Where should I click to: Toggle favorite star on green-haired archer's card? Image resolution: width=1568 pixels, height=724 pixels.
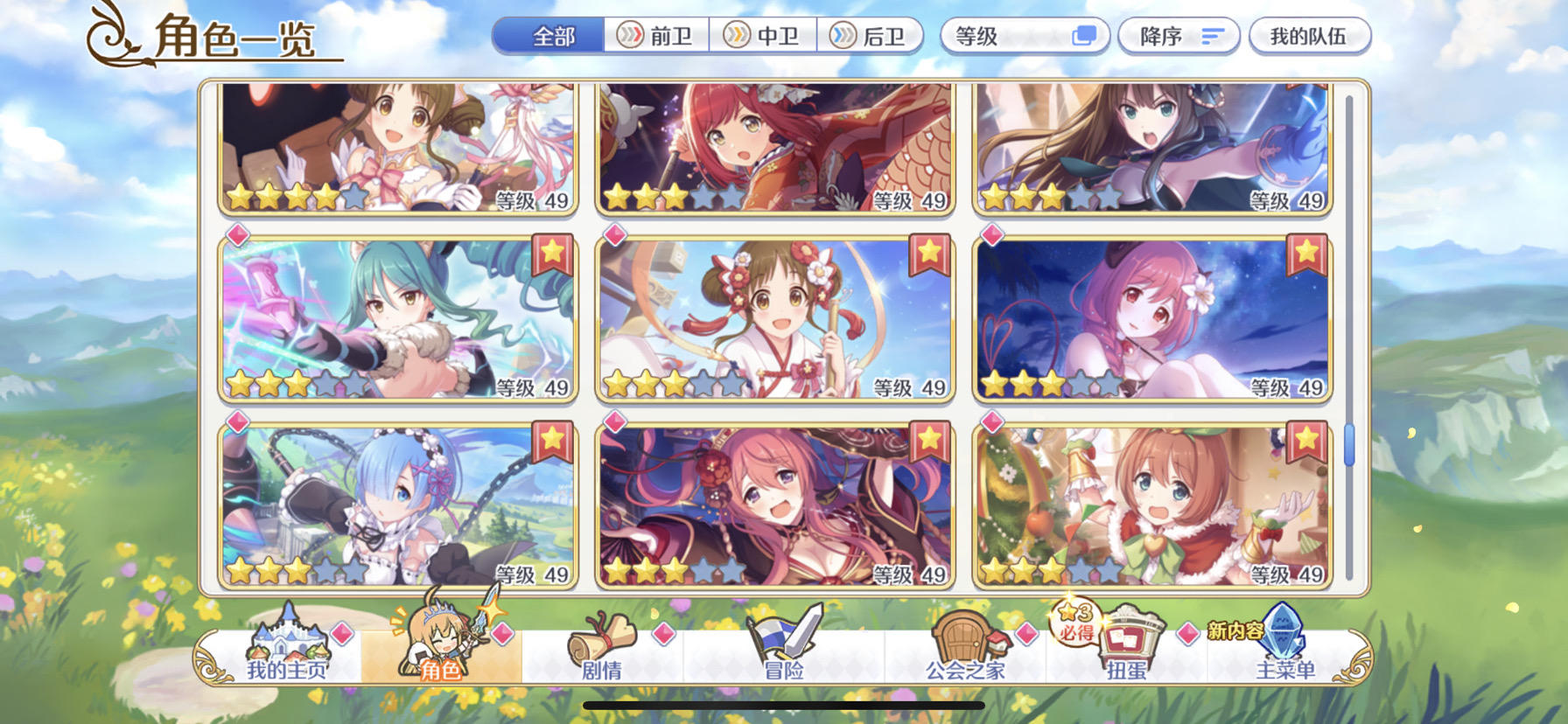pos(551,254)
